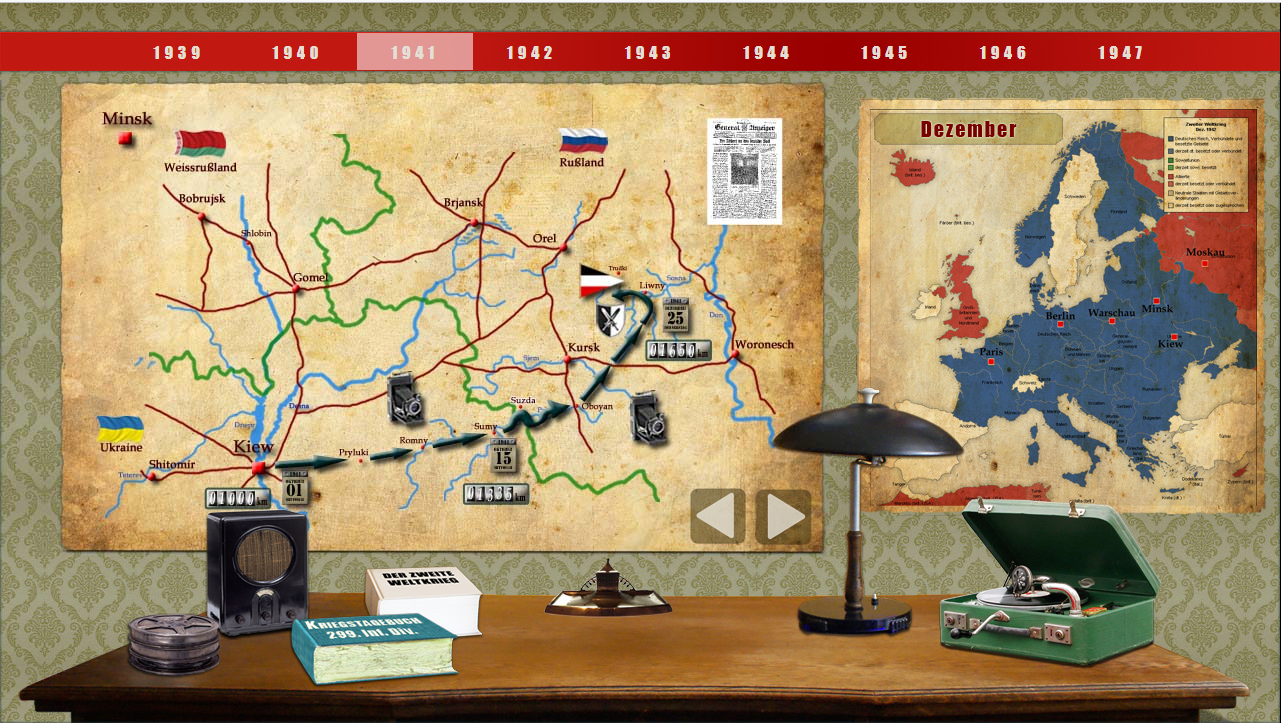
Task: View the camera photo near Romny
Action: (407, 397)
